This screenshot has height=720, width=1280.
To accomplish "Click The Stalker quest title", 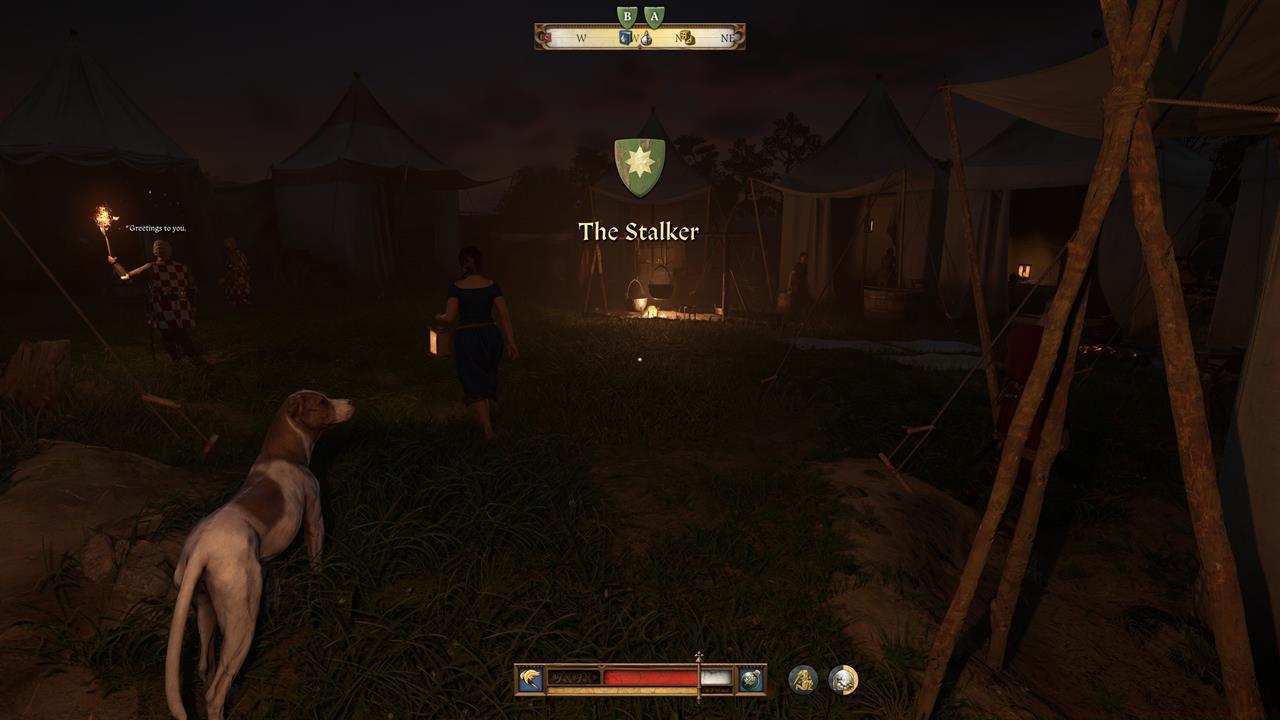I will pos(640,231).
